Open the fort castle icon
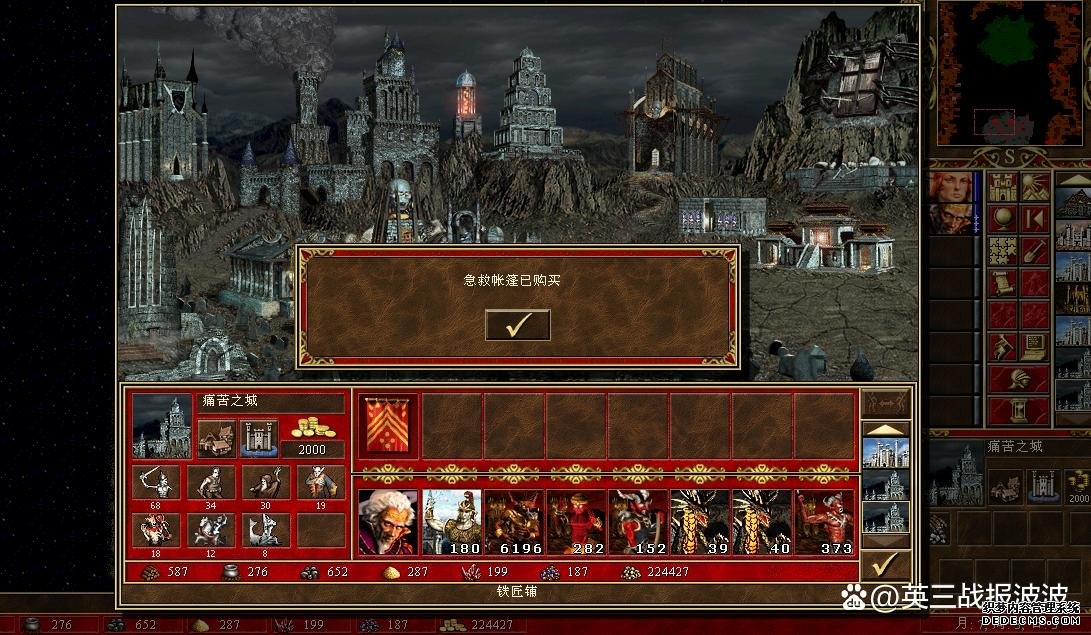Image resolution: width=1091 pixels, height=635 pixels. click(x=258, y=437)
